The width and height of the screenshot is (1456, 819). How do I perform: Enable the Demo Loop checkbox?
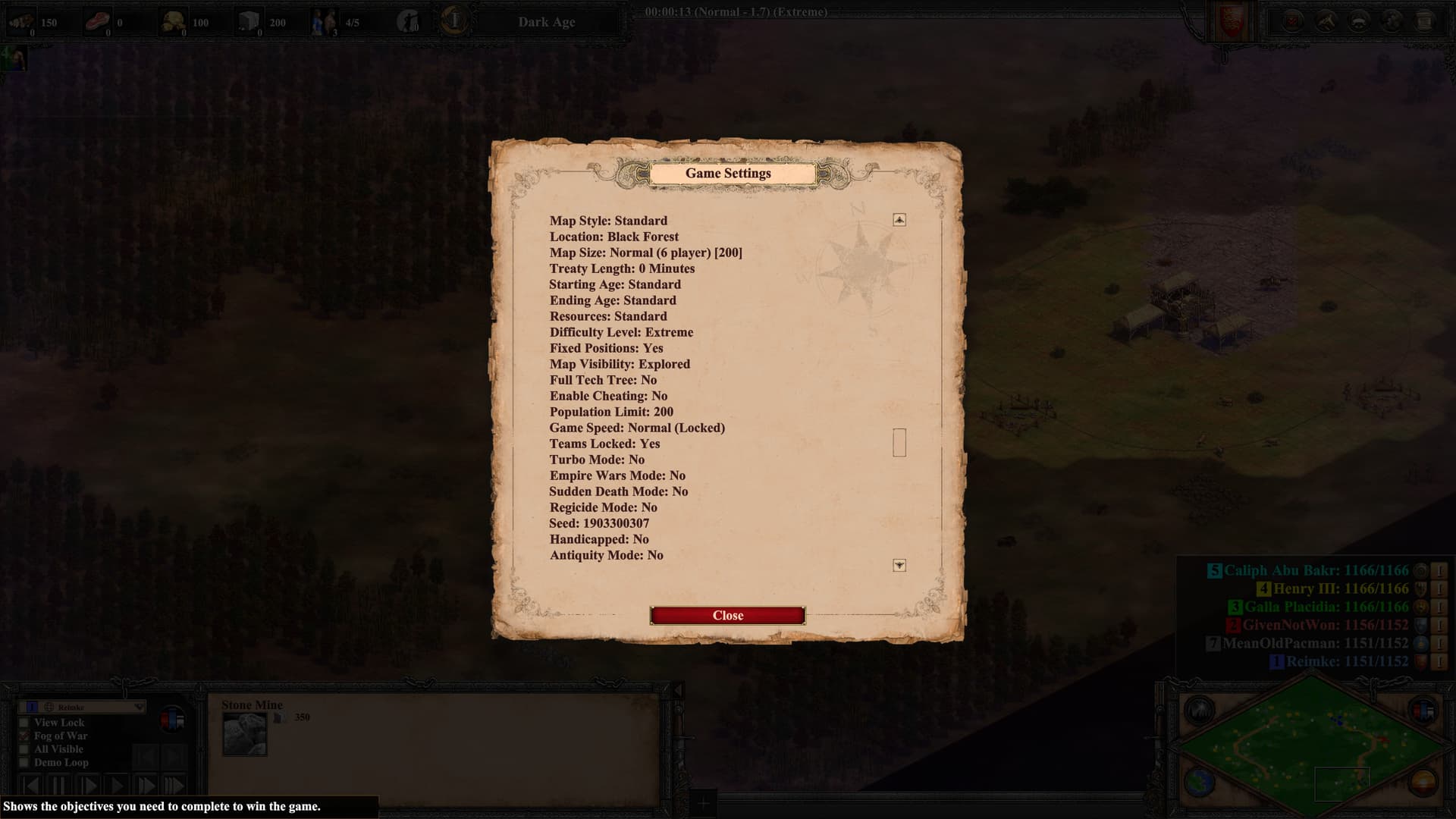pyautogui.click(x=24, y=762)
